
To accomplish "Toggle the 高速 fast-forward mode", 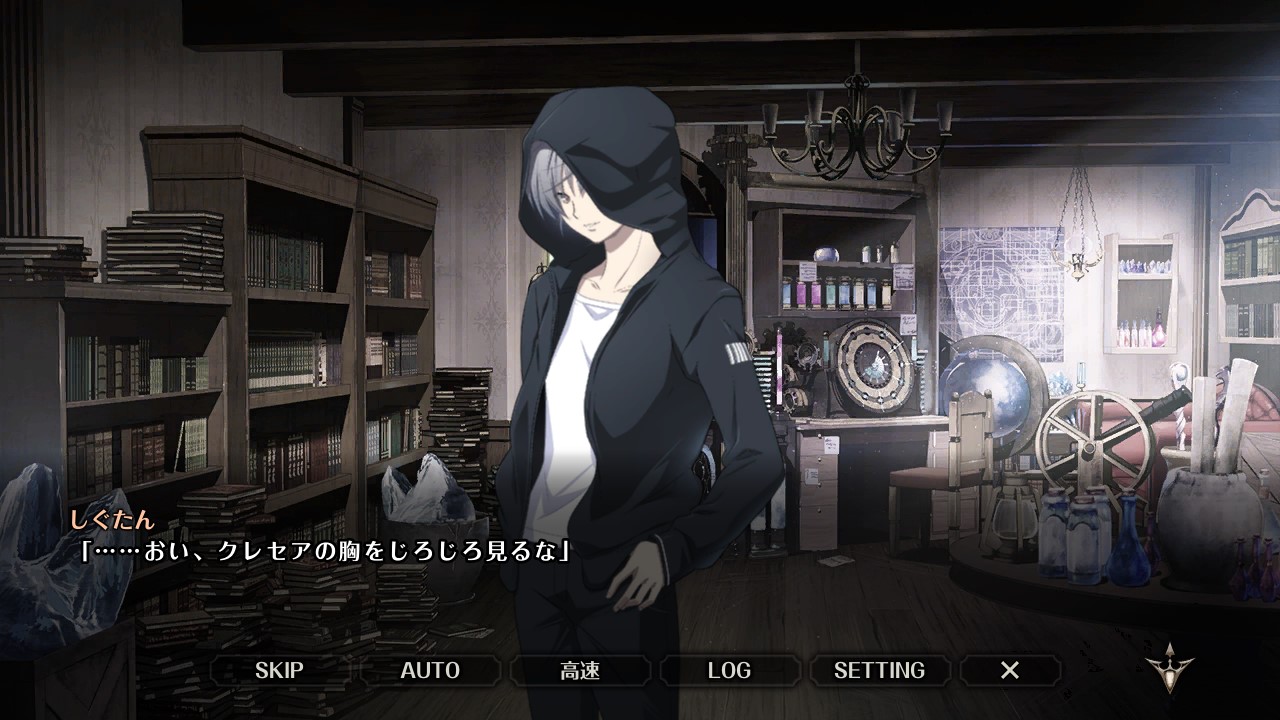I will pos(580,670).
